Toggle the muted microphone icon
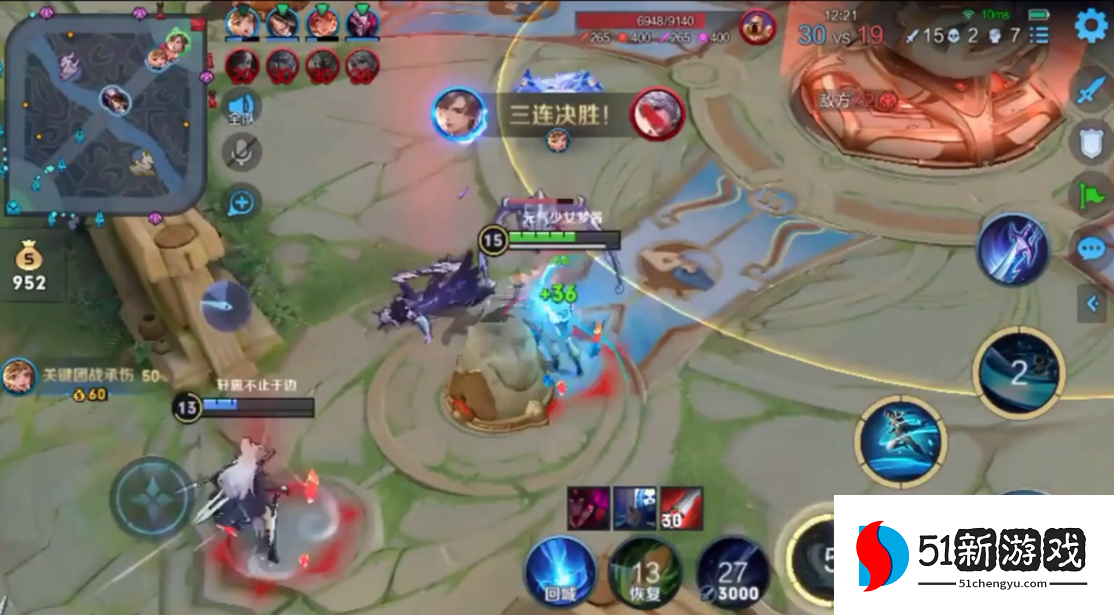Image resolution: width=1114 pixels, height=615 pixels. [x=241, y=152]
